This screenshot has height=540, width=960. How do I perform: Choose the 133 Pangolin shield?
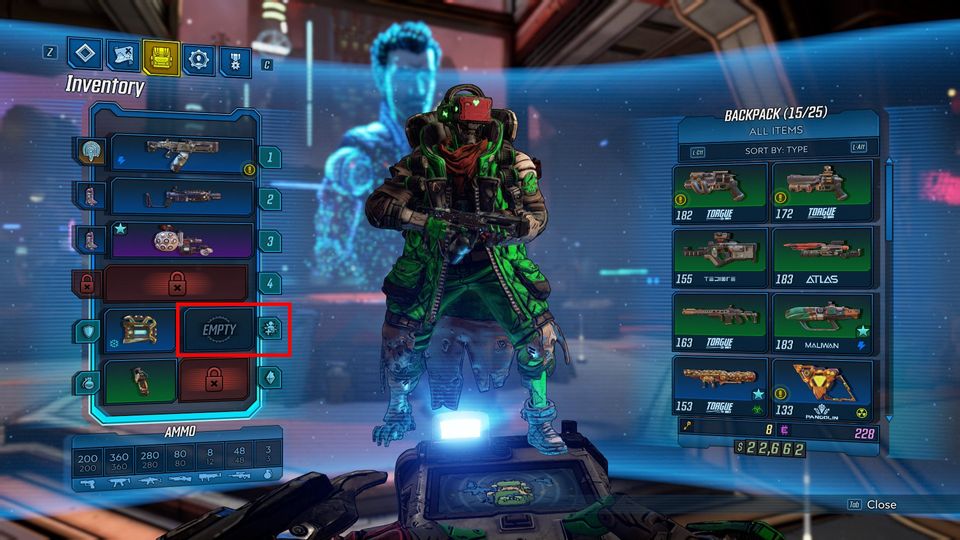pyautogui.click(x=822, y=386)
